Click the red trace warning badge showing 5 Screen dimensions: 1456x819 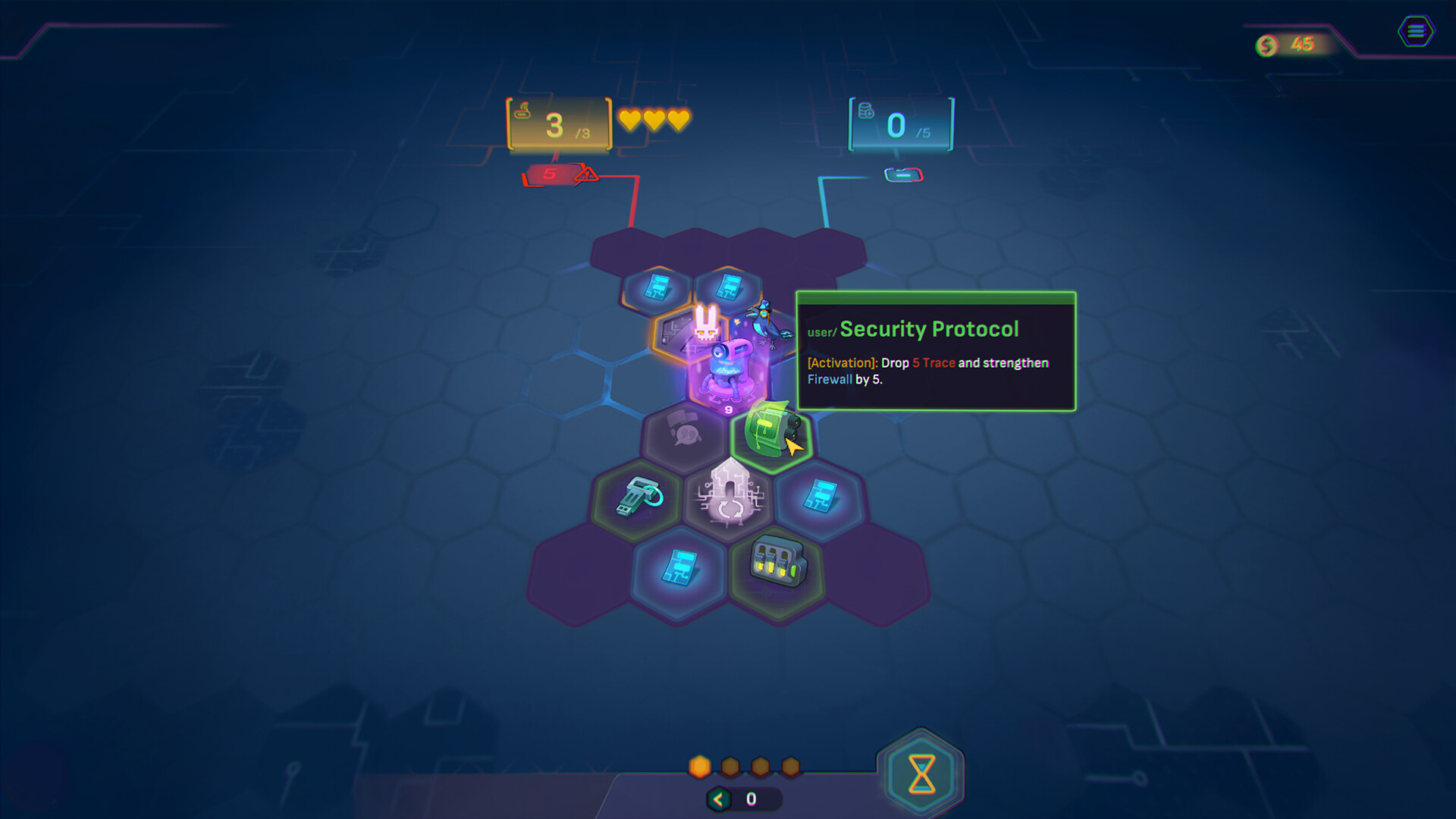(551, 174)
